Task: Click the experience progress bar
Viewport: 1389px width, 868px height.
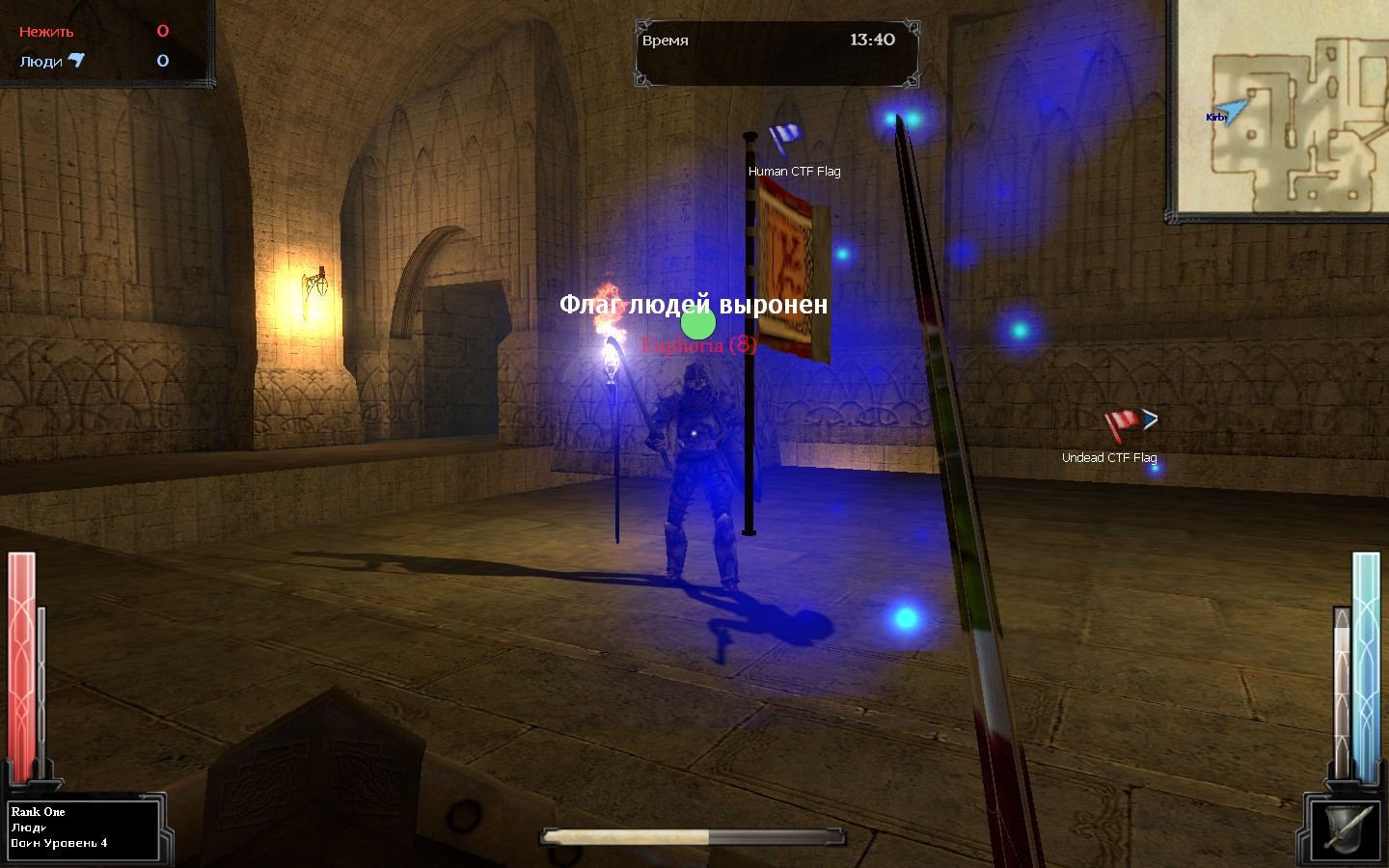Action: pyautogui.click(x=694, y=837)
